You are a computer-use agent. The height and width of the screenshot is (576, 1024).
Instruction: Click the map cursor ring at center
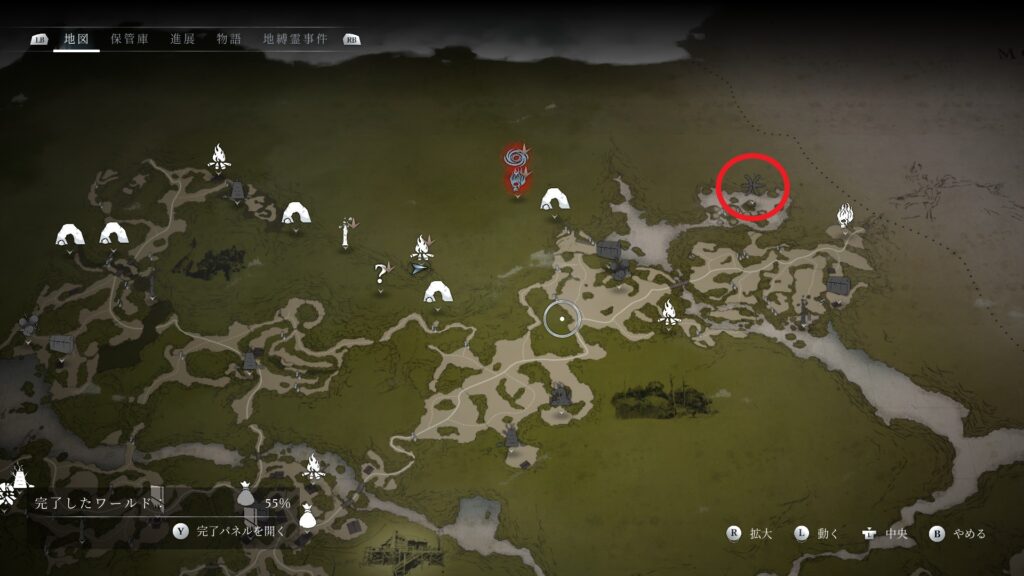coord(562,318)
